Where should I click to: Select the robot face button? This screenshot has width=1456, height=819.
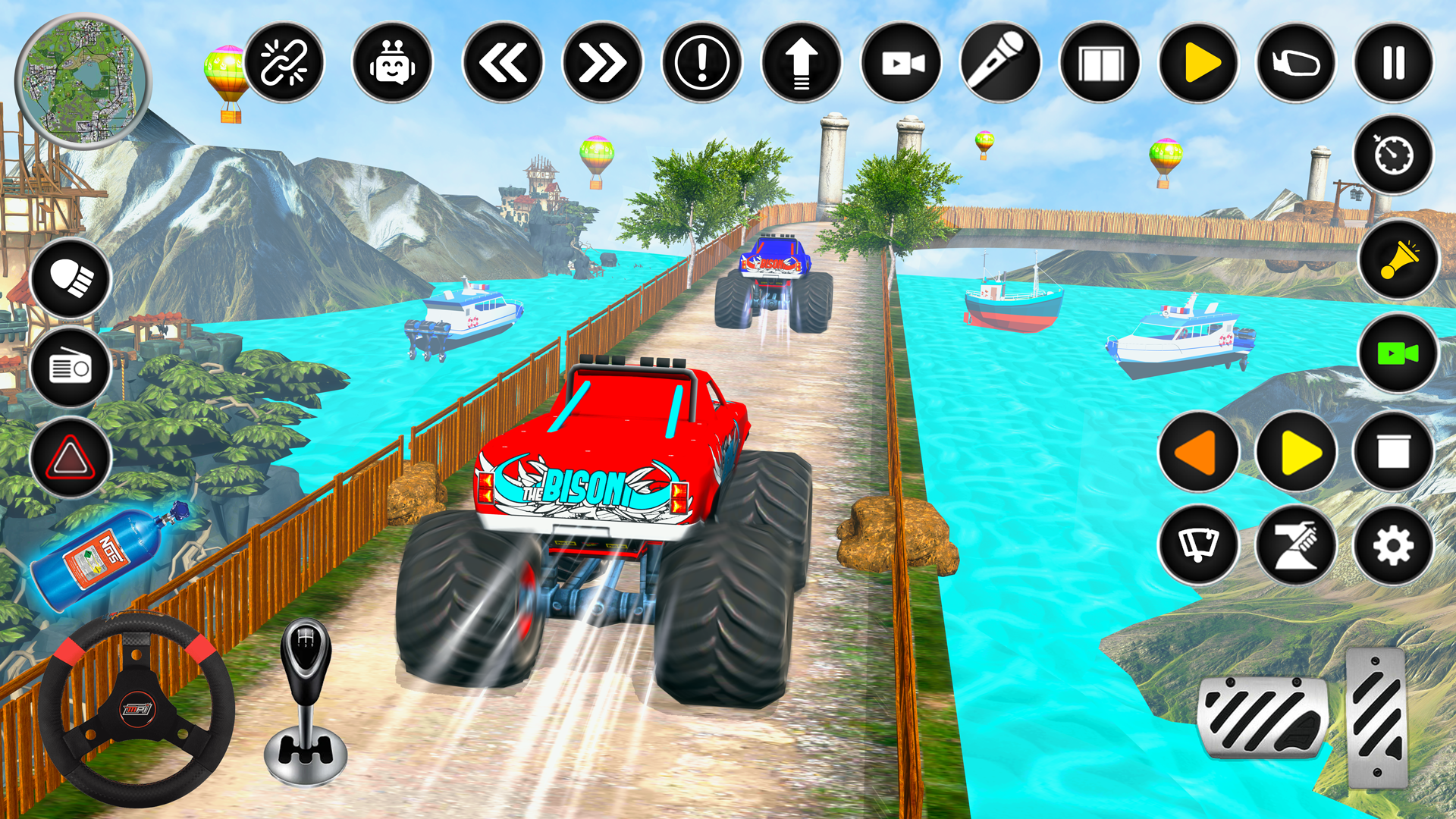tap(392, 62)
